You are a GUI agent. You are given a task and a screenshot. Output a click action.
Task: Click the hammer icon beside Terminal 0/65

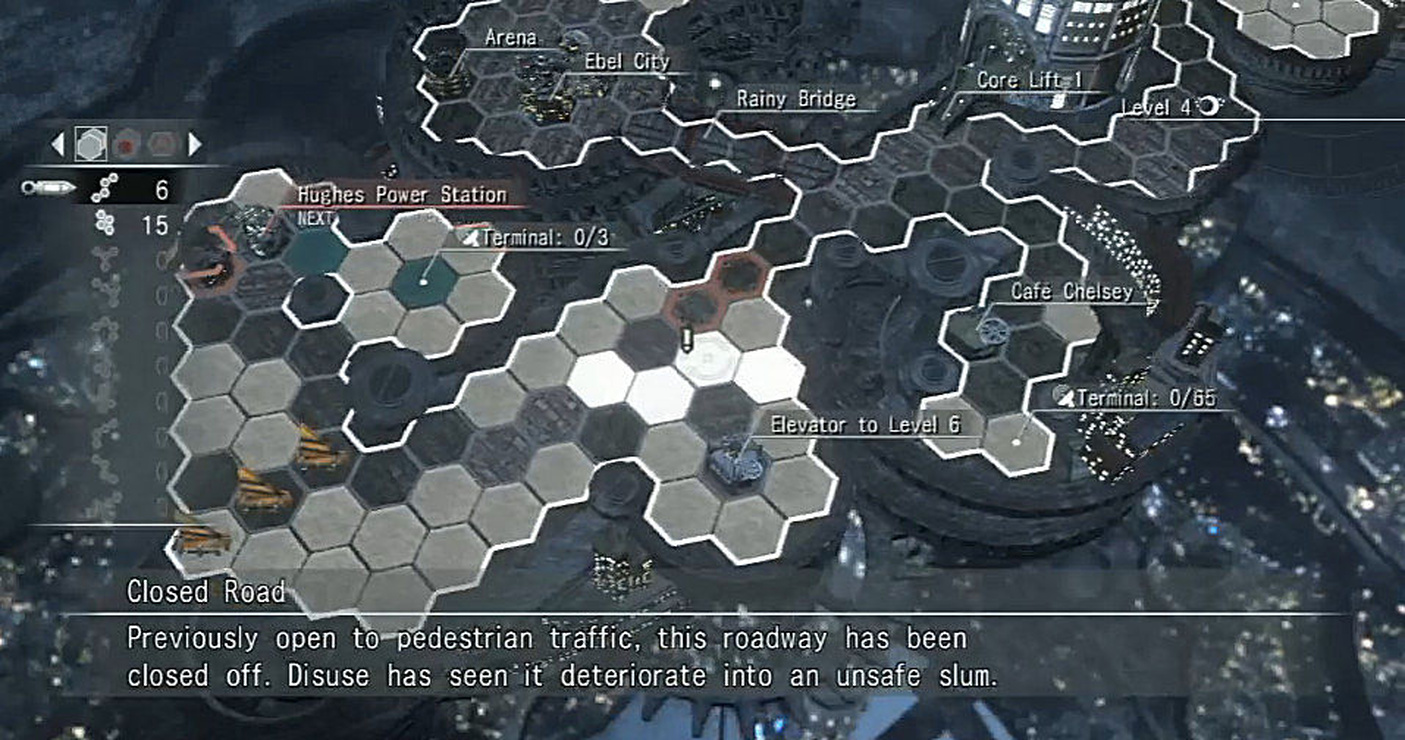(x=1066, y=398)
